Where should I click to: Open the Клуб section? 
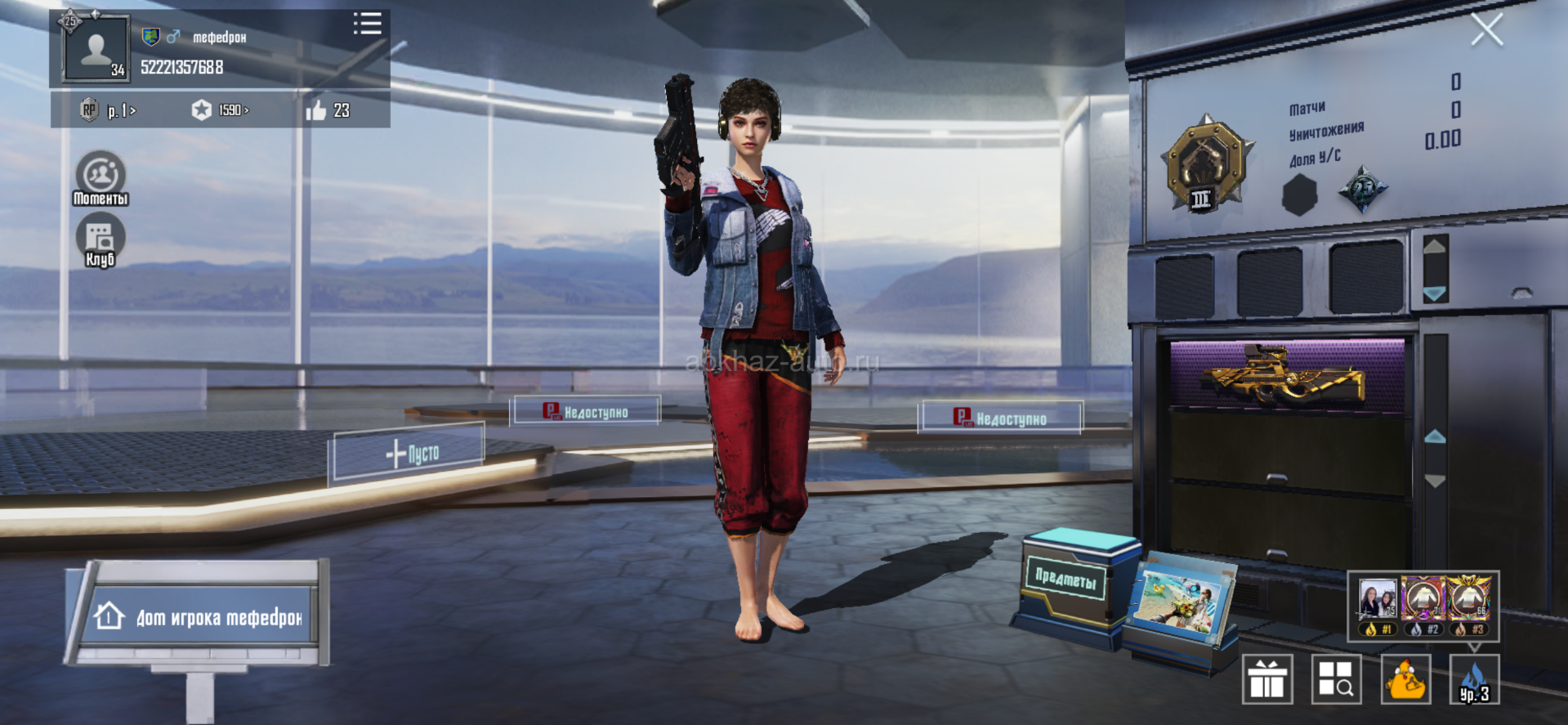click(101, 240)
